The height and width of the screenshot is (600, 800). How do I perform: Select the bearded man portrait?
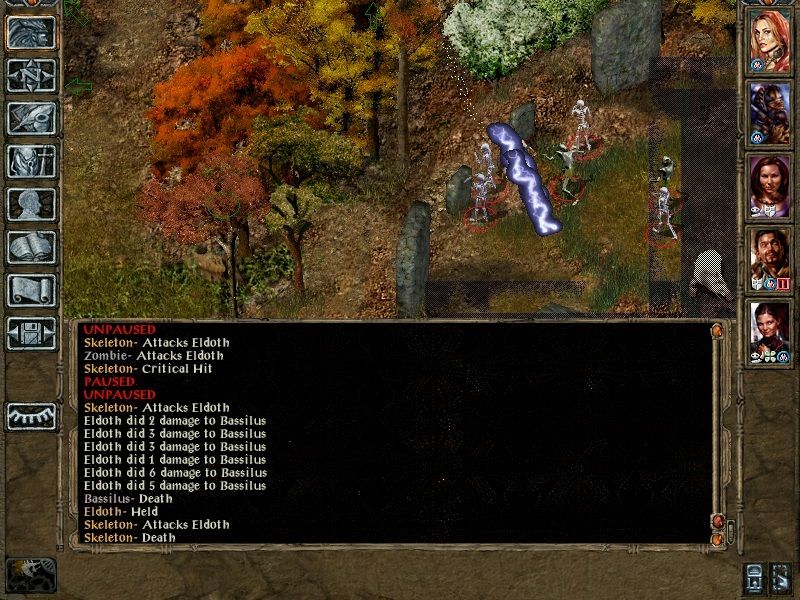[x=770, y=258]
